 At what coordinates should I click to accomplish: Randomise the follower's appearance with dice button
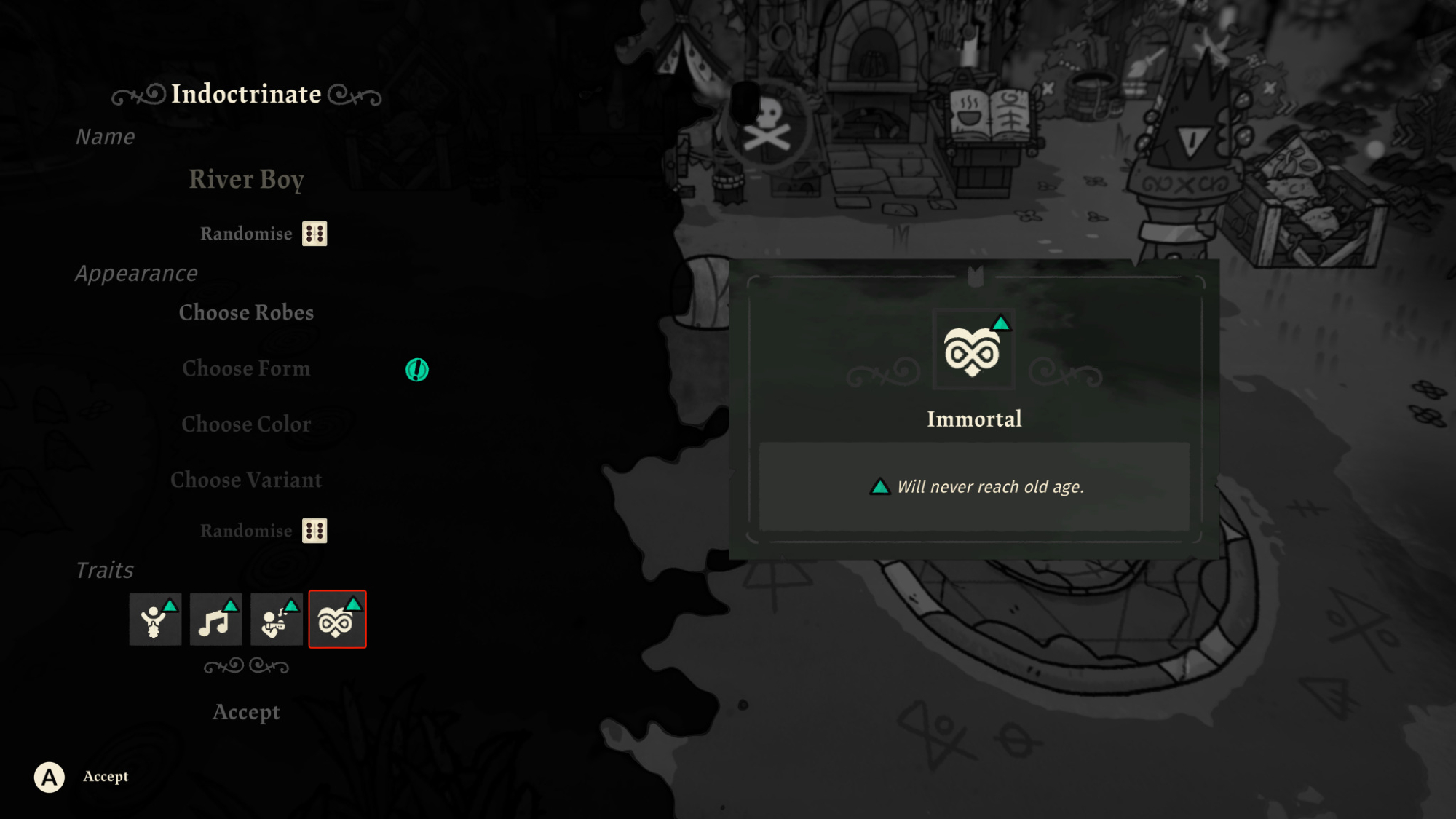(314, 531)
